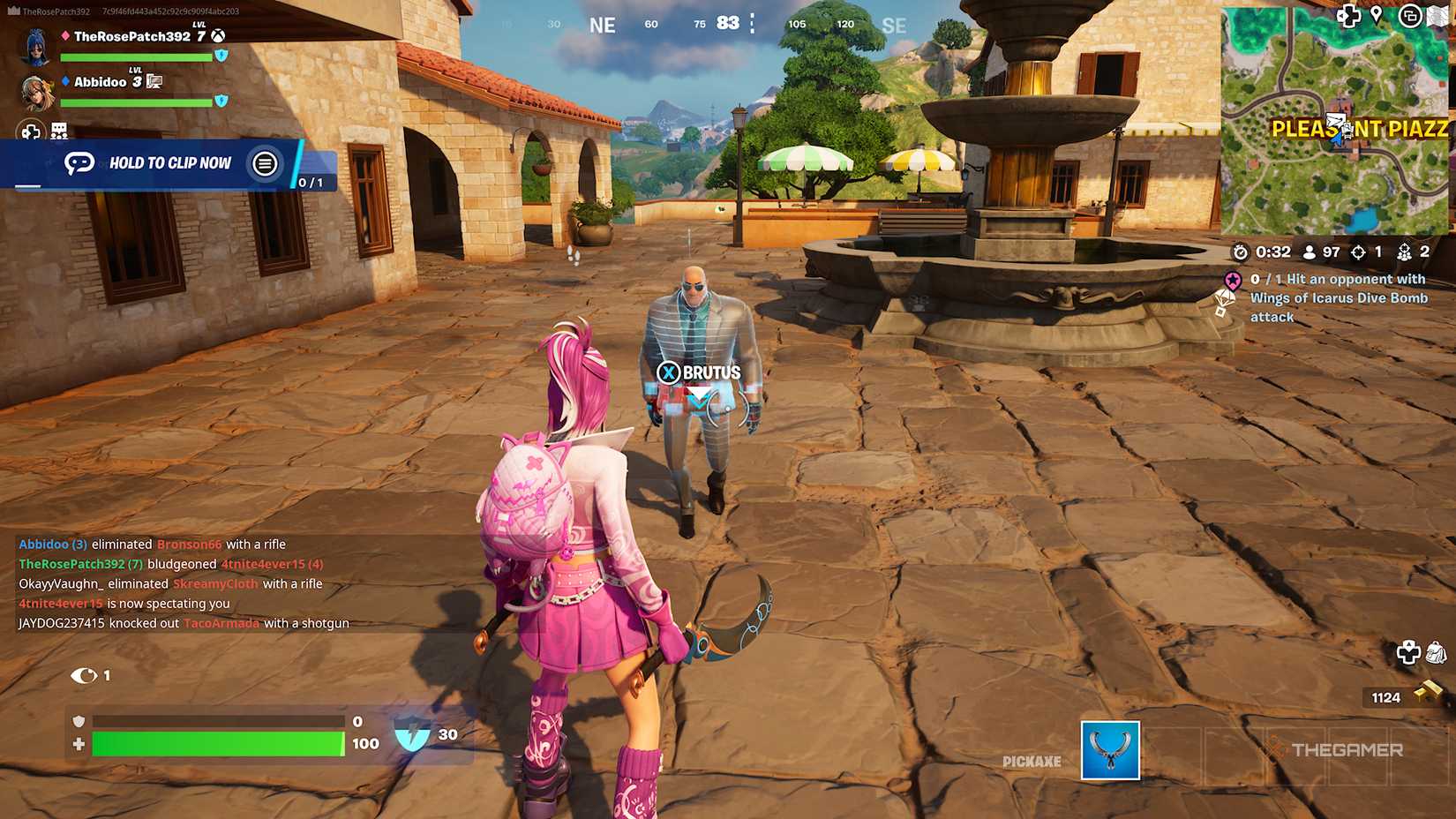Screen dimensions: 1456x819
Task: Click the speech-bubble clip icon on the clip bar
Action: click(80, 163)
